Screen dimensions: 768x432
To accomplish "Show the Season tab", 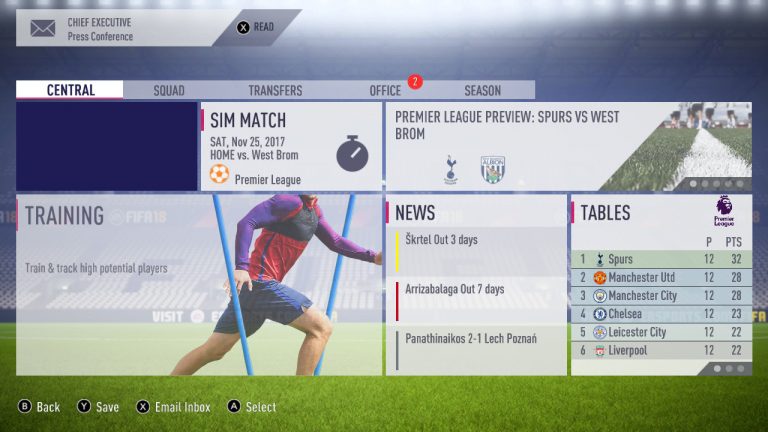I will pyautogui.click(x=482, y=90).
